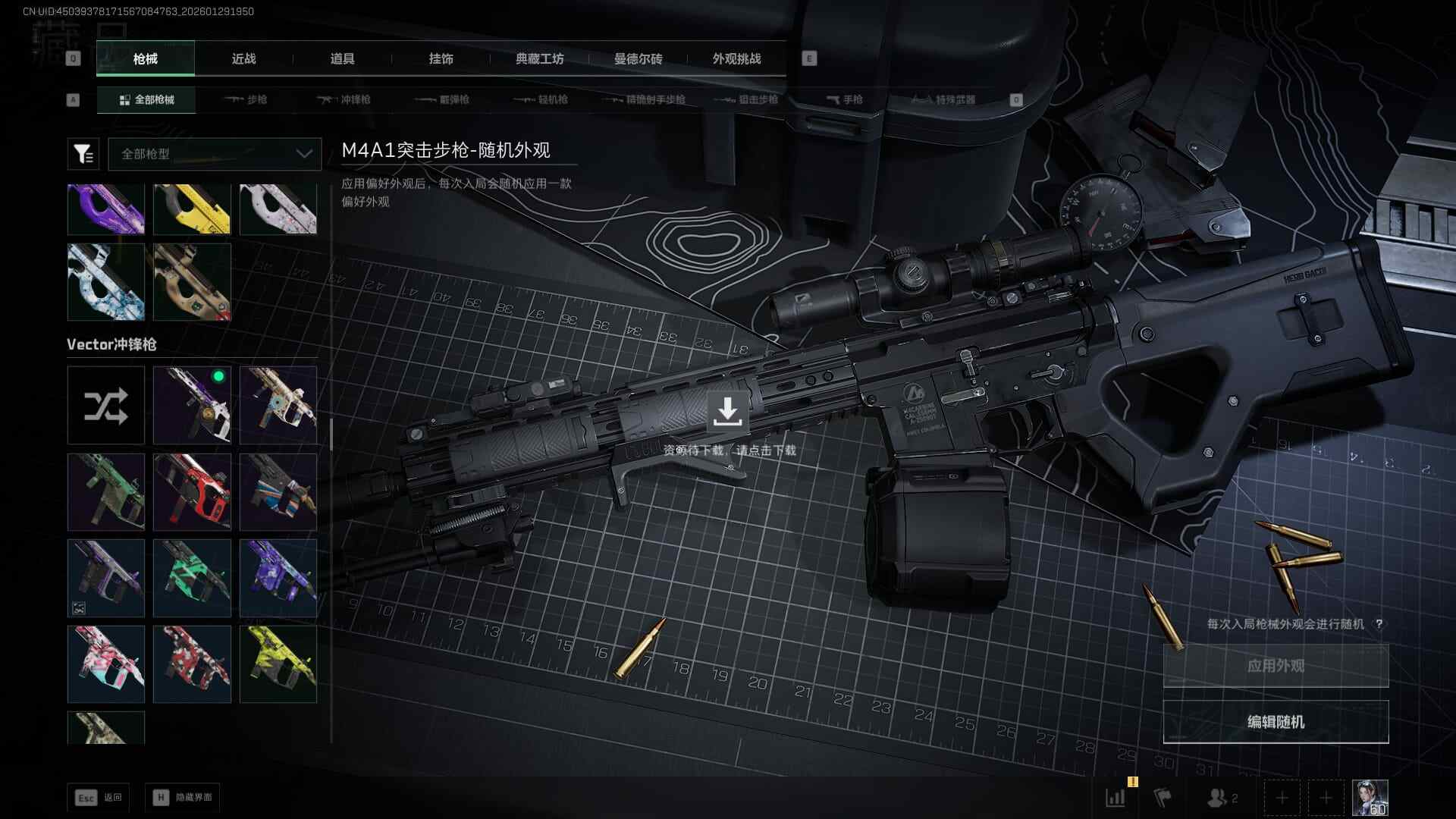Screen dimensions: 1456x819
Task: Switch to the 近战 melee tab
Action: click(243, 59)
